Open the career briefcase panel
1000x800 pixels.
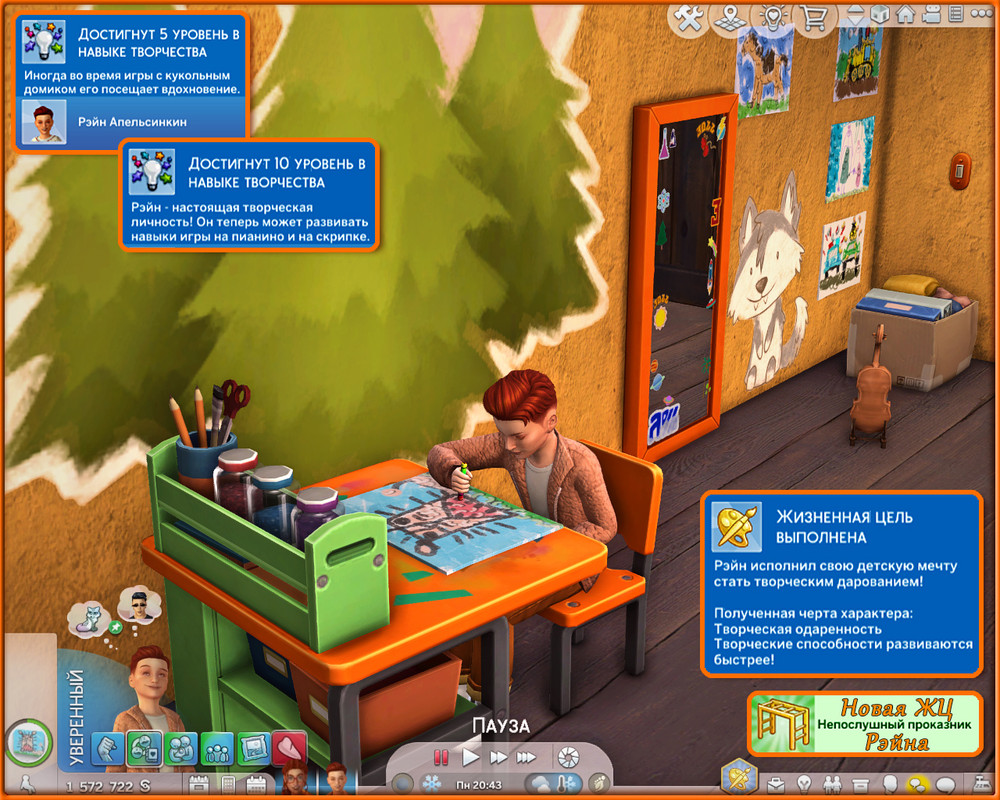(x=777, y=783)
